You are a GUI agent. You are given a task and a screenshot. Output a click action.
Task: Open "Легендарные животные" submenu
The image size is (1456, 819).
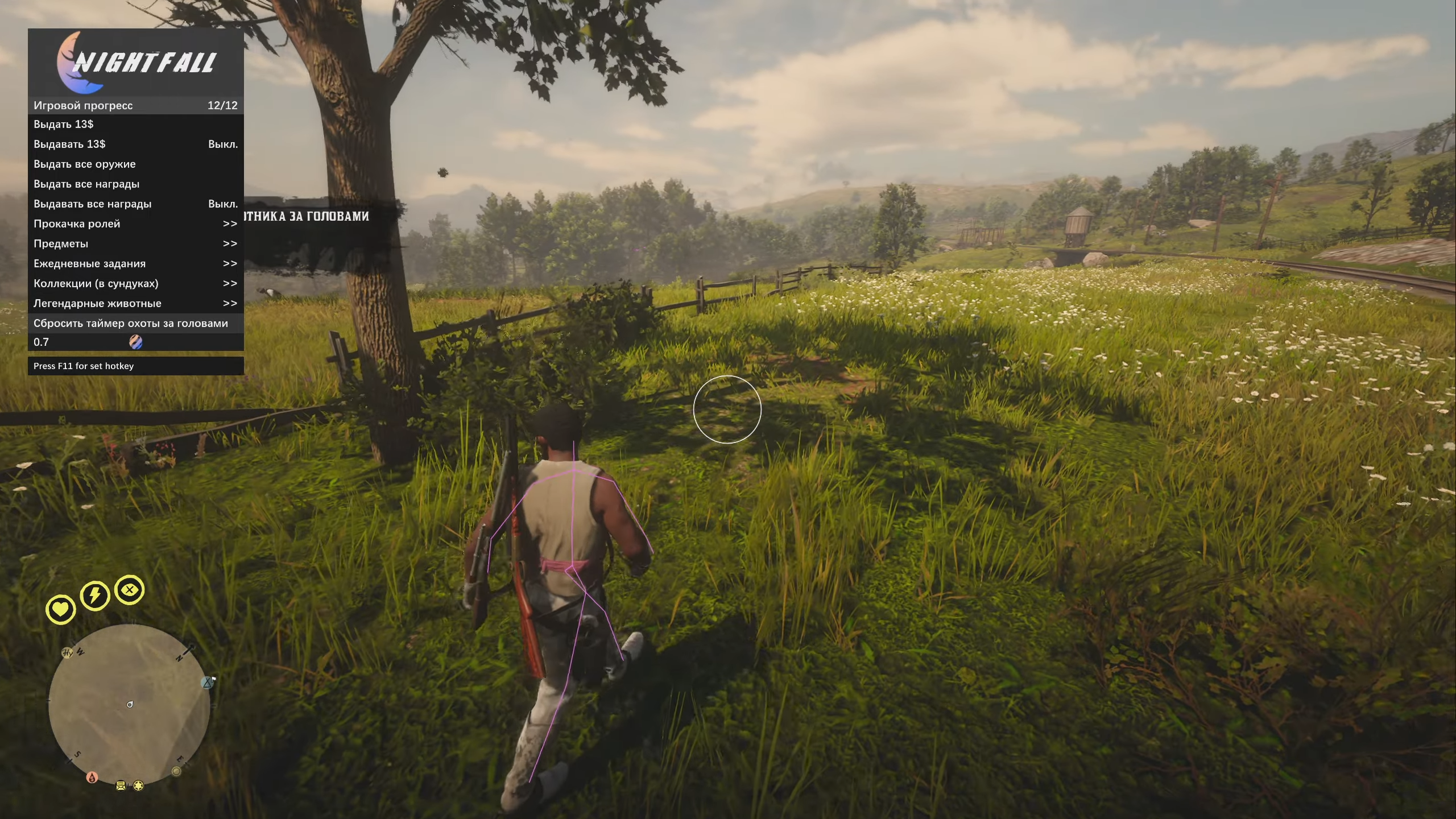click(x=135, y=303)
